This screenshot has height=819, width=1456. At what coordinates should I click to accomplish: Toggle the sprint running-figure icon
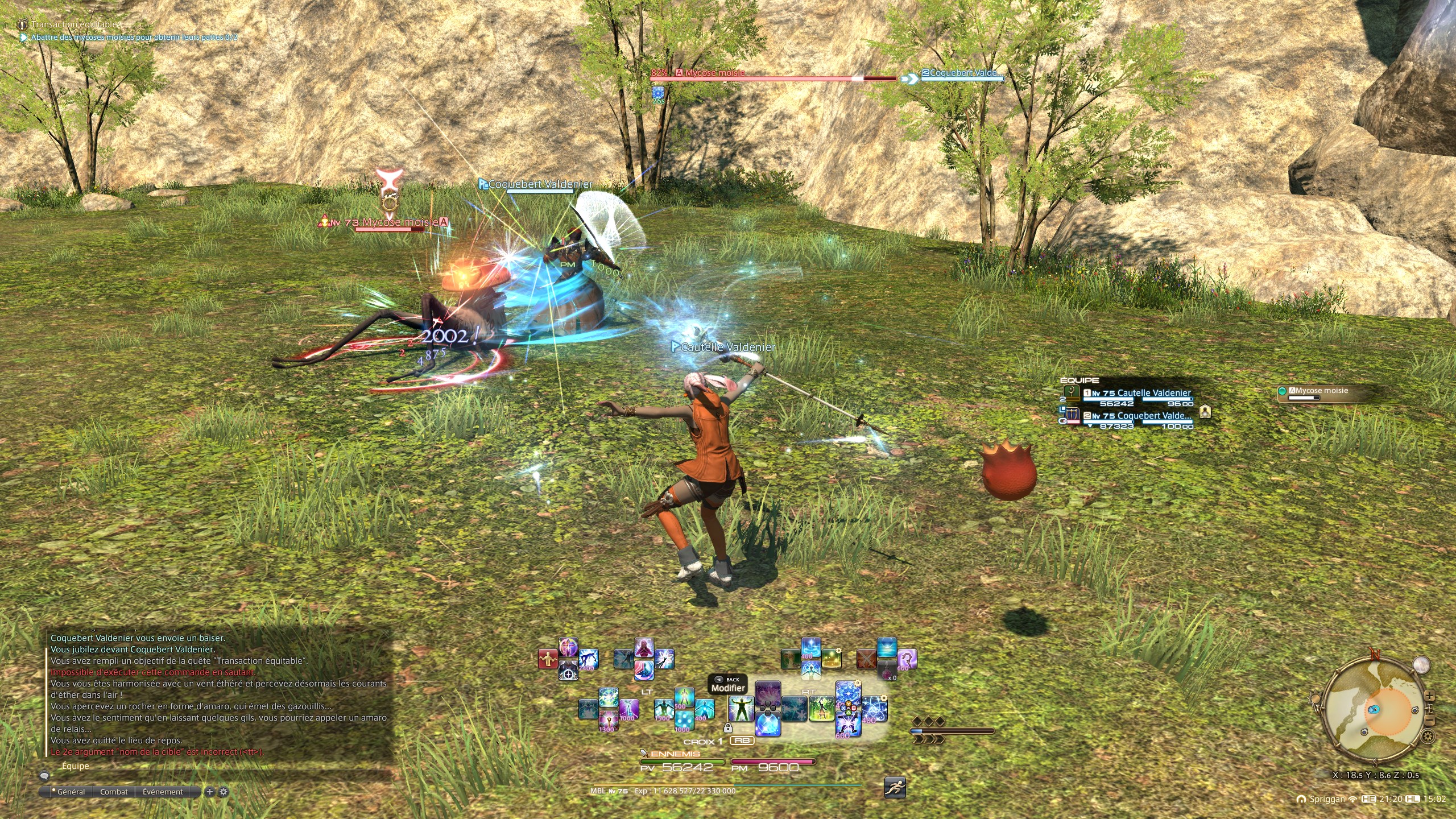coord(895,787)
